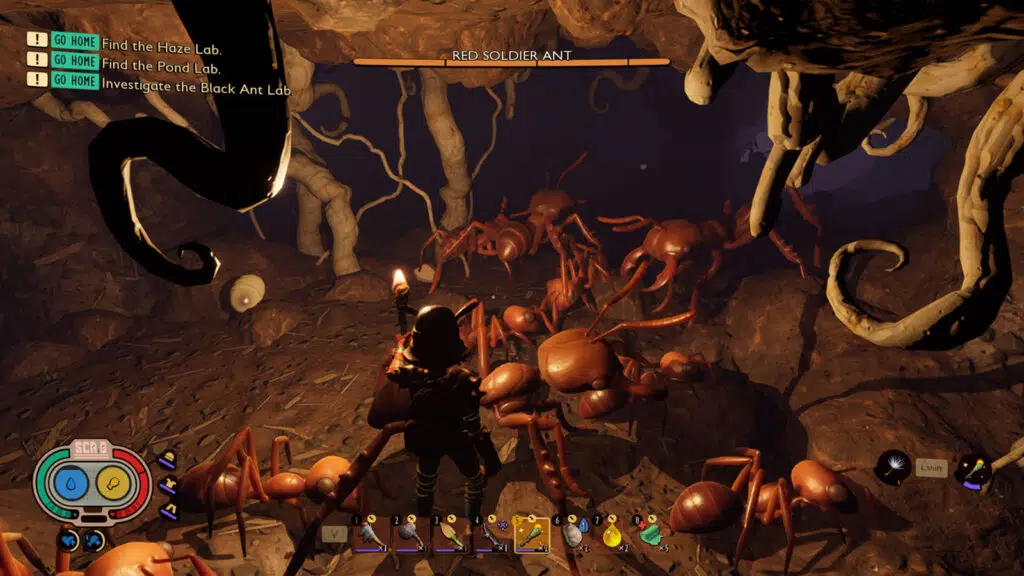Image resolution: width=1024 pixels, height=576 pixels.
Task: Select hotbar slot 2 hammer
Action: coord(409,533)
